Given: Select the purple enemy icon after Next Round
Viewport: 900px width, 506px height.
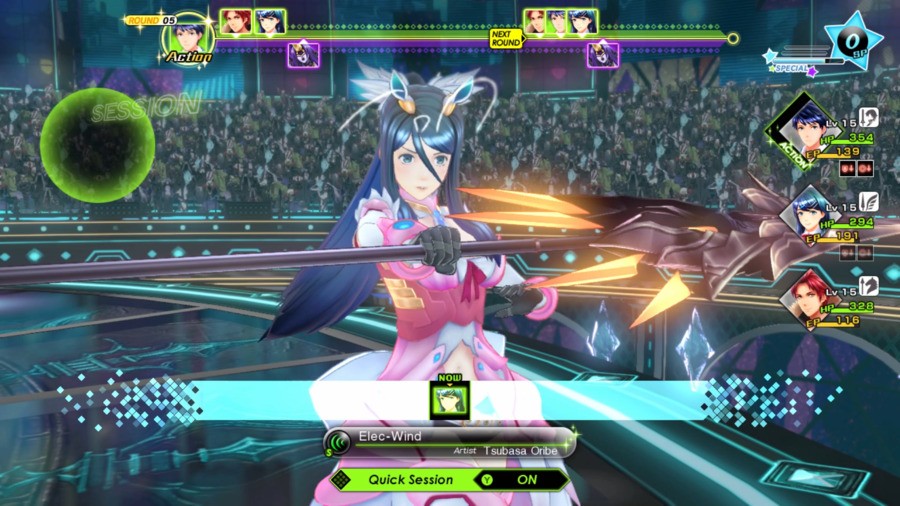Looking at the screenshot, I should pos(602,54).
